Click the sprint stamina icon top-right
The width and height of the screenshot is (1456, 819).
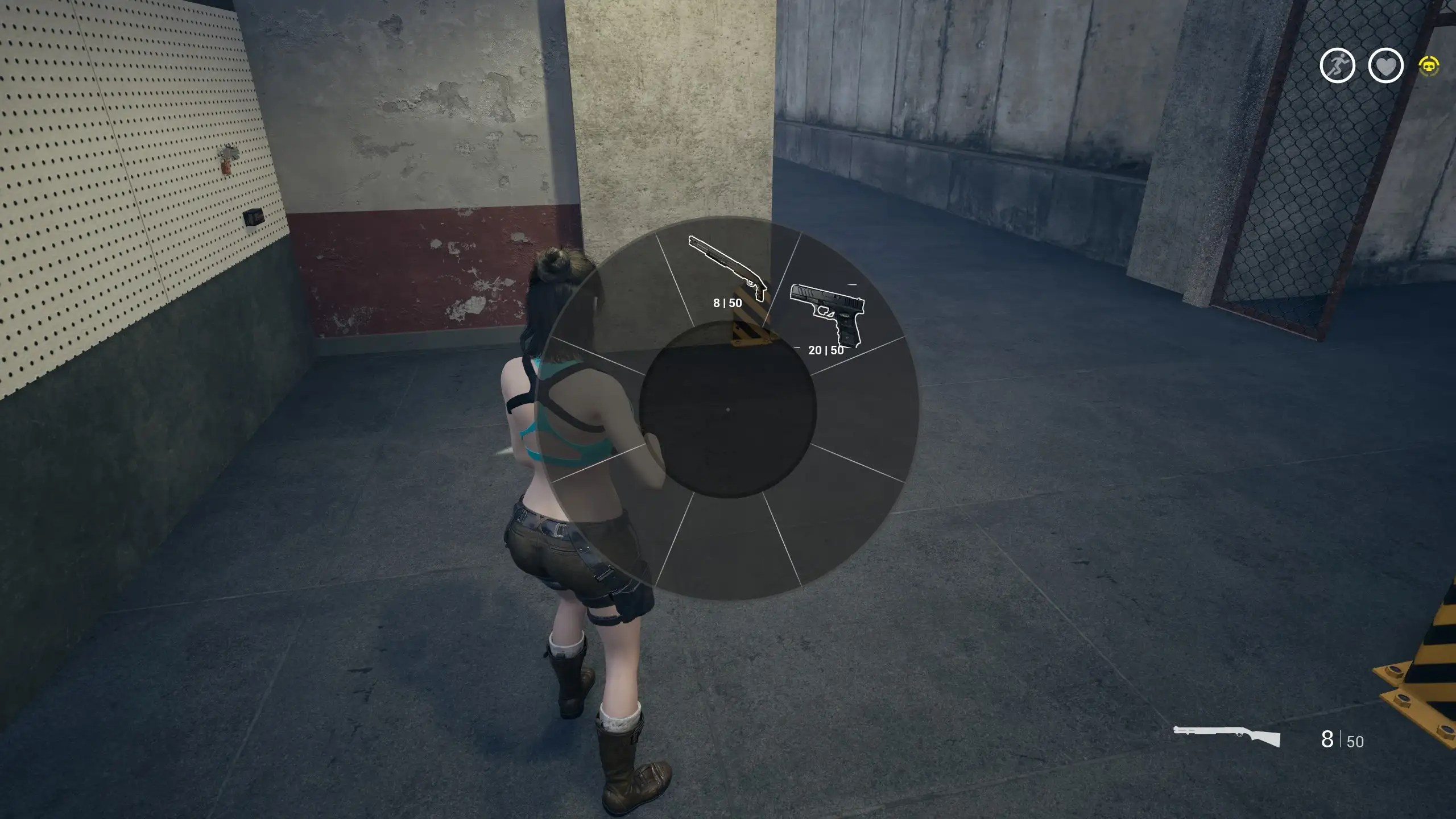1338,65
